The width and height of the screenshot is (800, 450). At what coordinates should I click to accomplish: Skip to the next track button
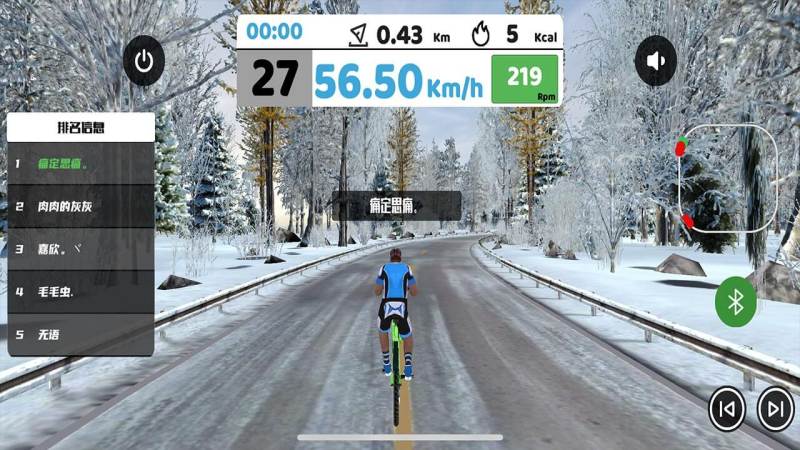(775, 408)
